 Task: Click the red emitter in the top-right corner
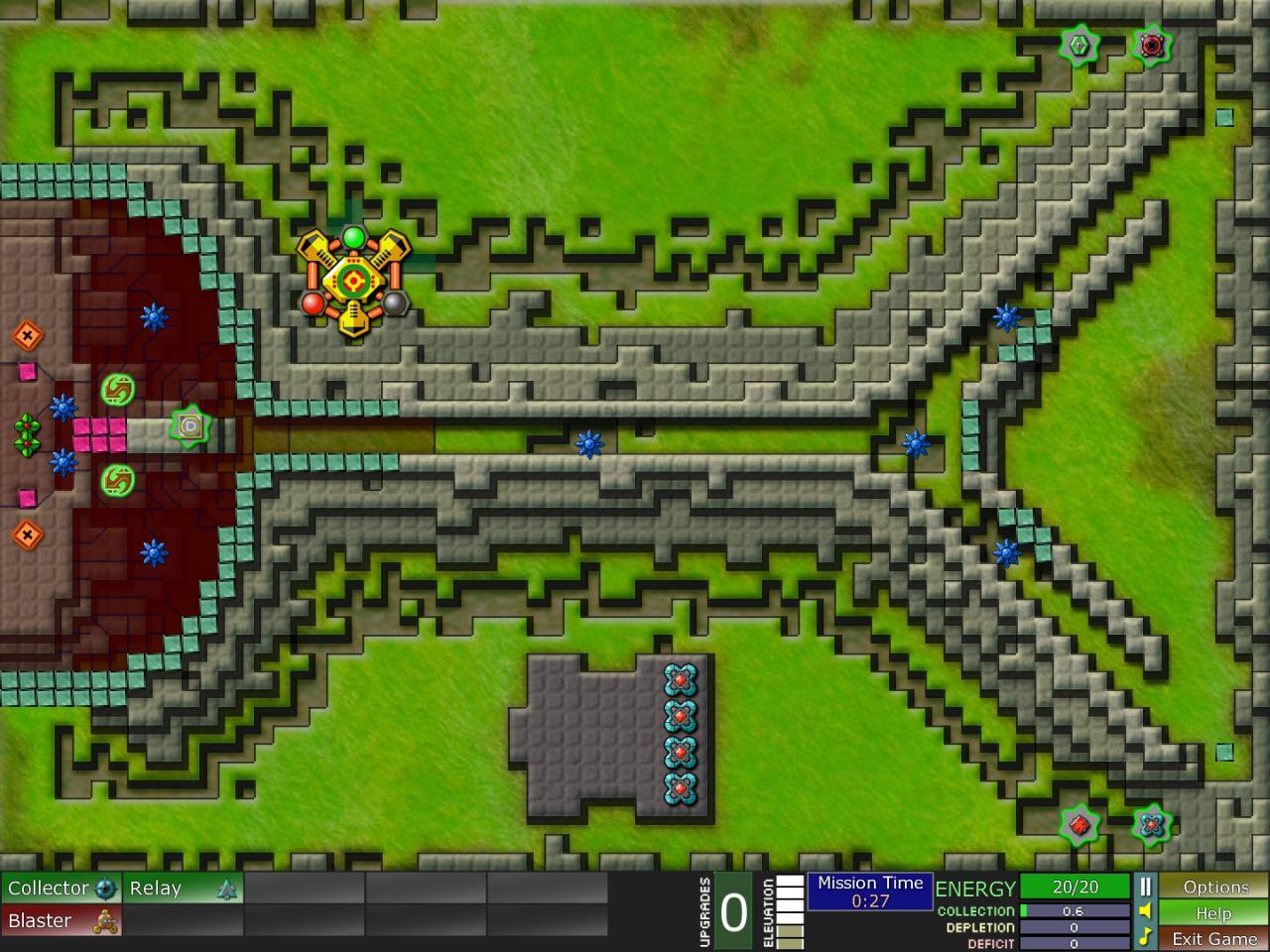pyautogui.click(x=1150, y=45)
